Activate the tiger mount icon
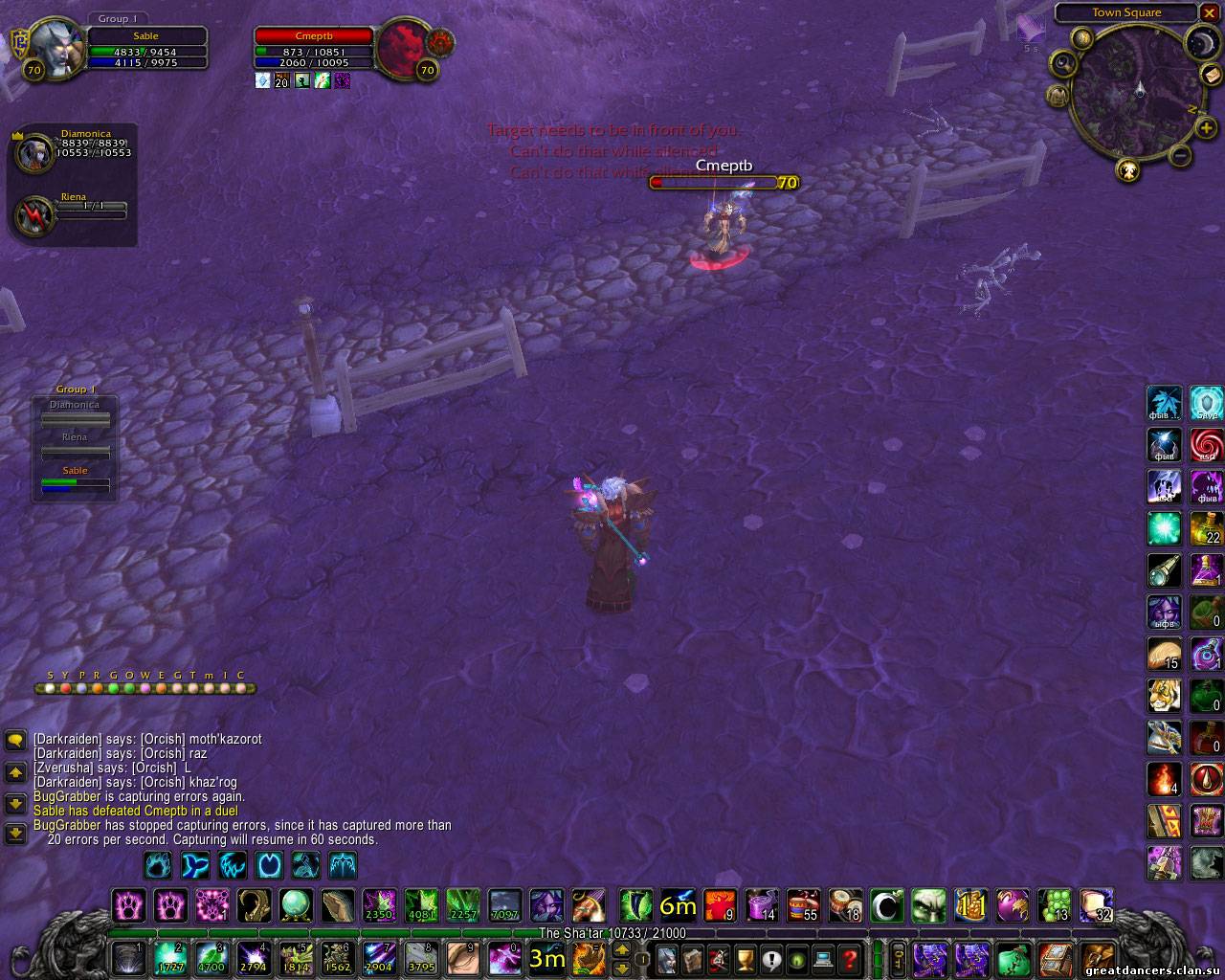The image size is (1225, 980). 1165,696
